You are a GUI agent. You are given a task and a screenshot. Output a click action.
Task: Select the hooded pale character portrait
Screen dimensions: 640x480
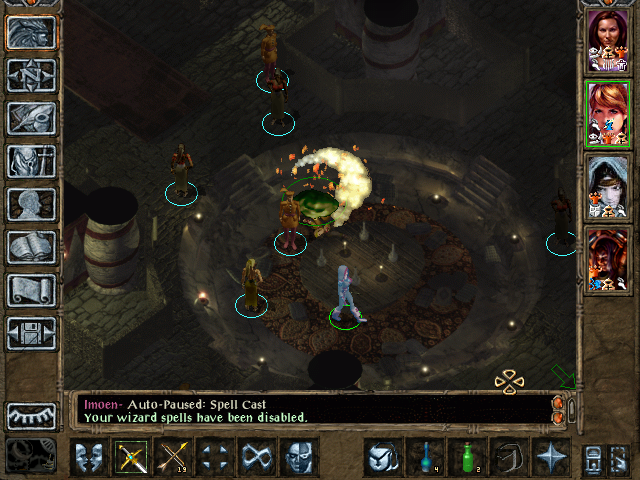607,186
